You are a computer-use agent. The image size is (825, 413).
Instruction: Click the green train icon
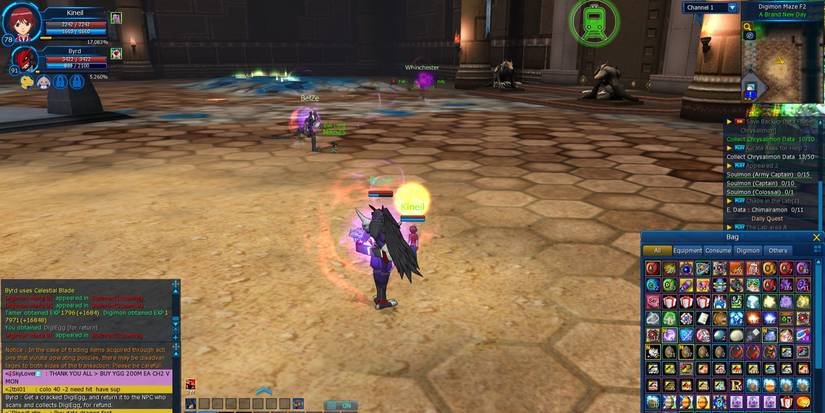click(594, 21)
